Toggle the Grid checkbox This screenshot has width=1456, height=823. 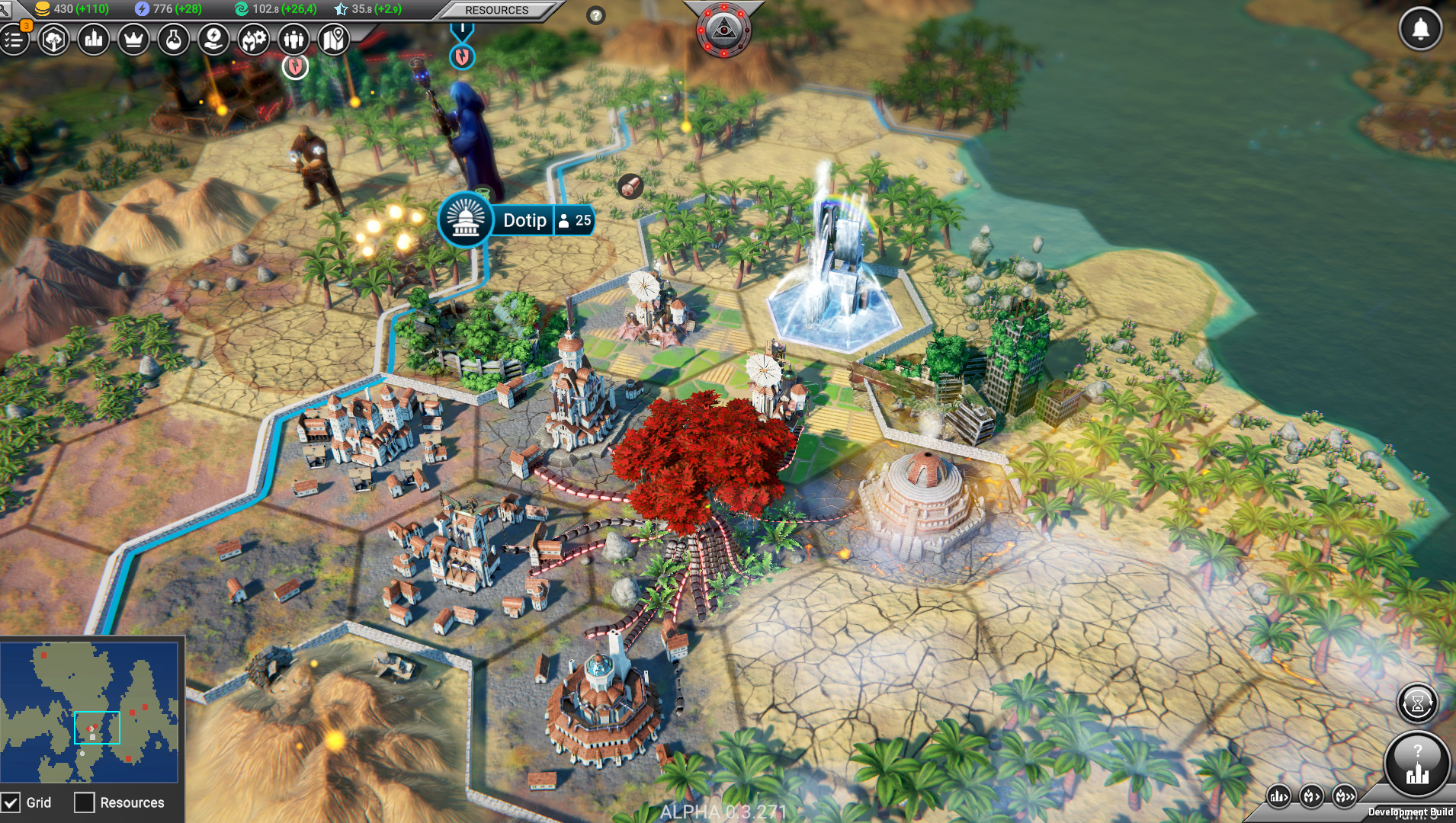[x=11, y=802]
